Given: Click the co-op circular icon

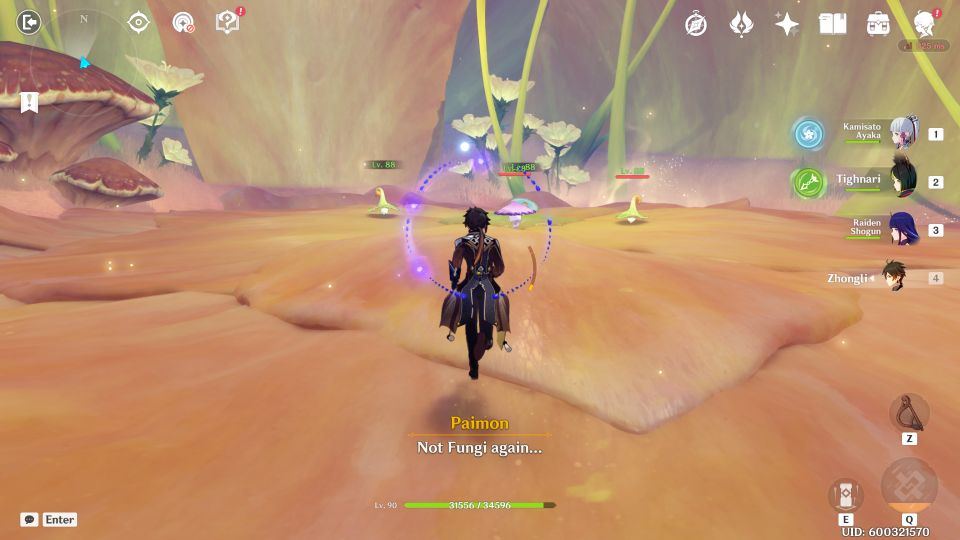Looking at the screenshot, I should tap(183, 22).
